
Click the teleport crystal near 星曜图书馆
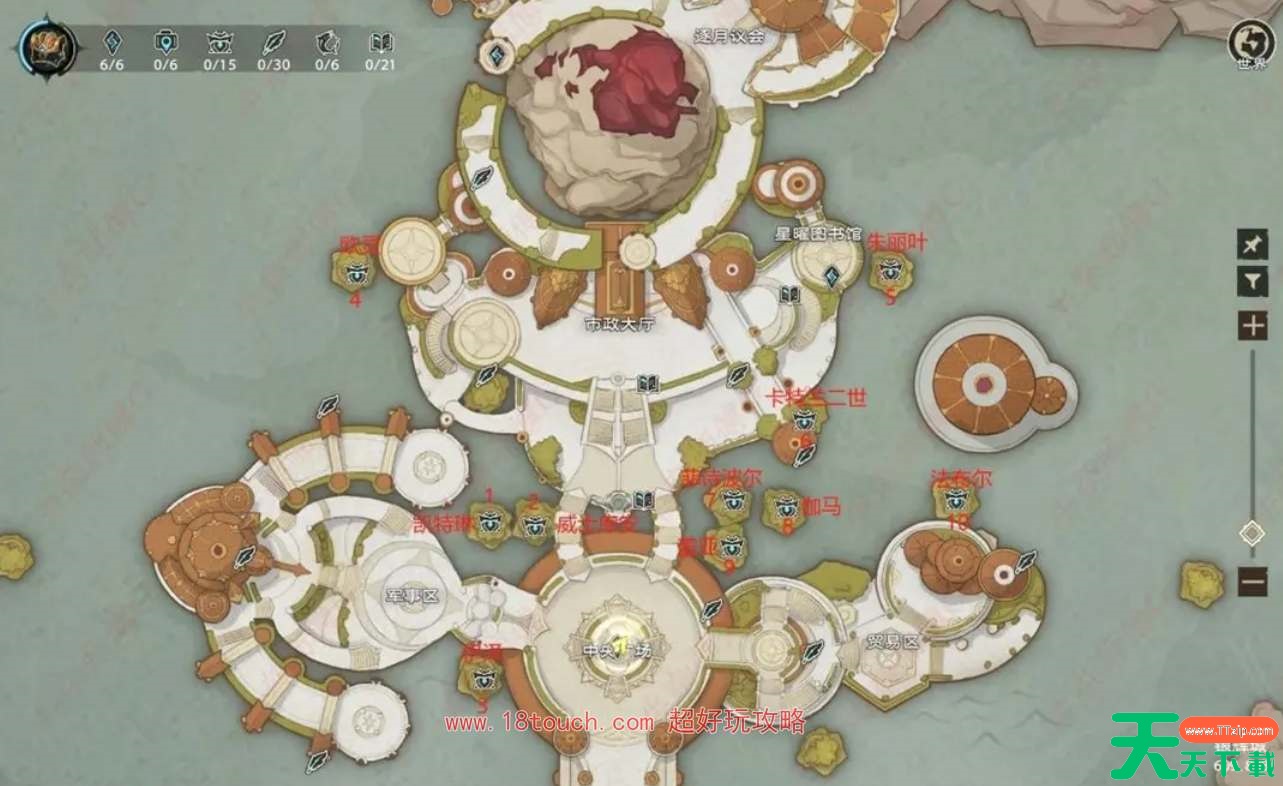coord(830,277)
